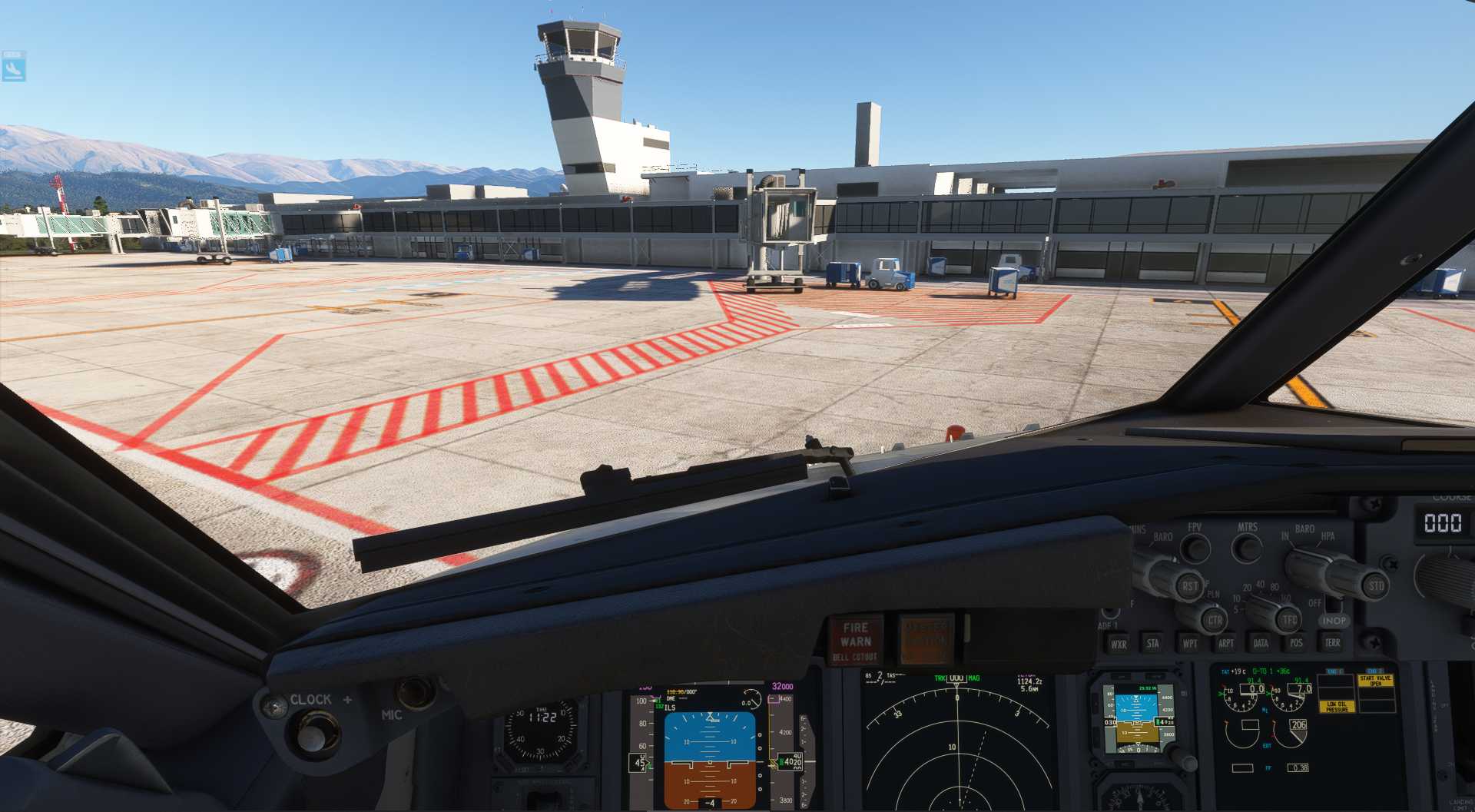
Task: Toggle the FPV button on the EFIS panel
Action: 1195,548
